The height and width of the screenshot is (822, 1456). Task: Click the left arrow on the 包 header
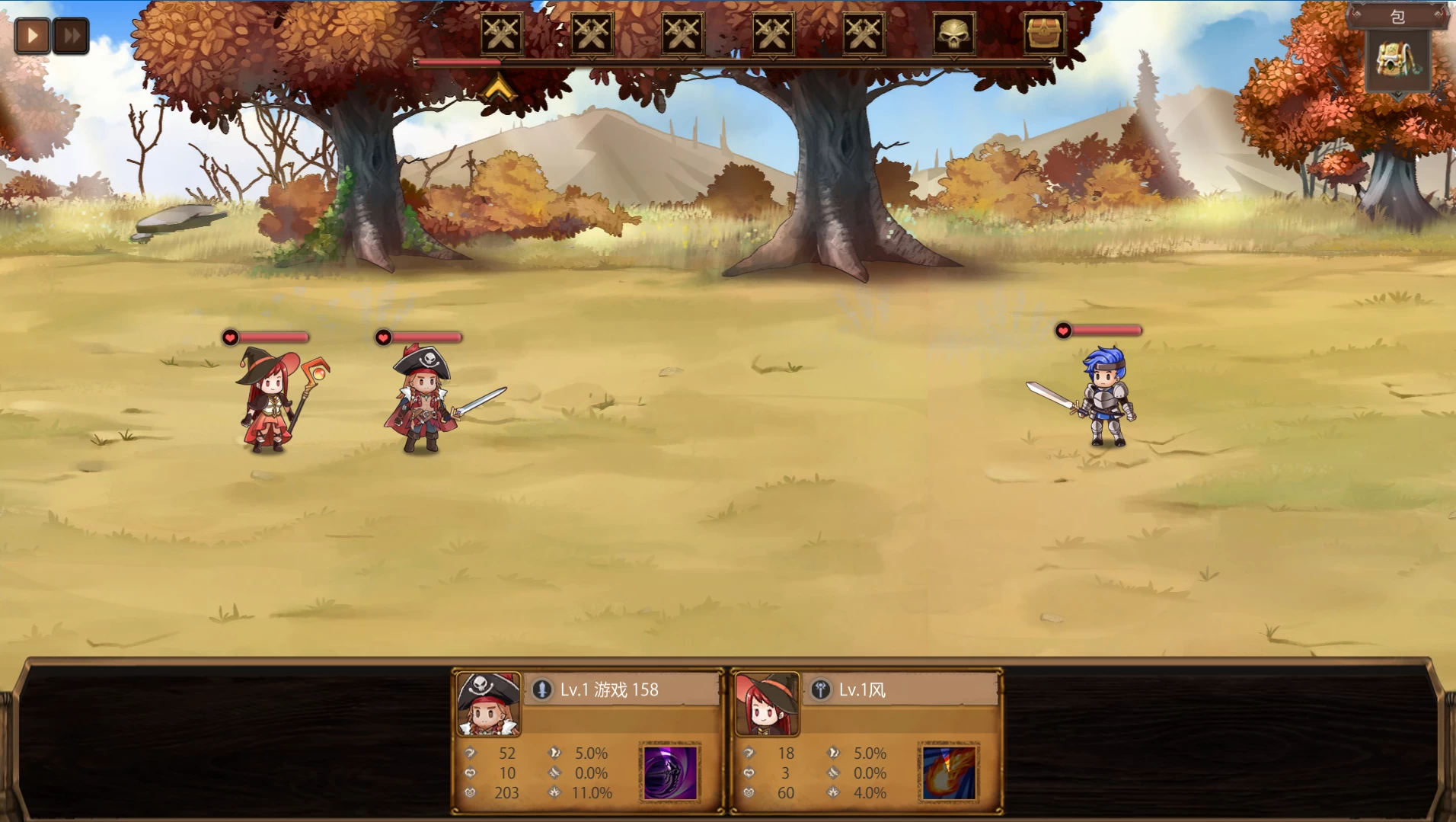(1355, 17)
